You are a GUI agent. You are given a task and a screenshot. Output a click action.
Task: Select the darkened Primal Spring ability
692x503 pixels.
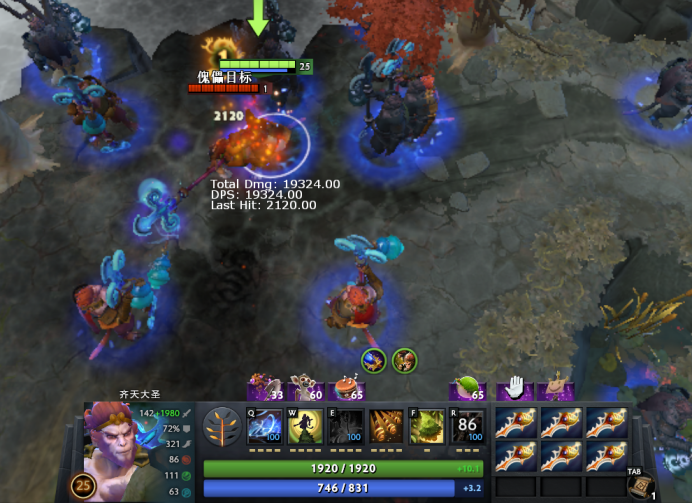click(x=346, y=427)
